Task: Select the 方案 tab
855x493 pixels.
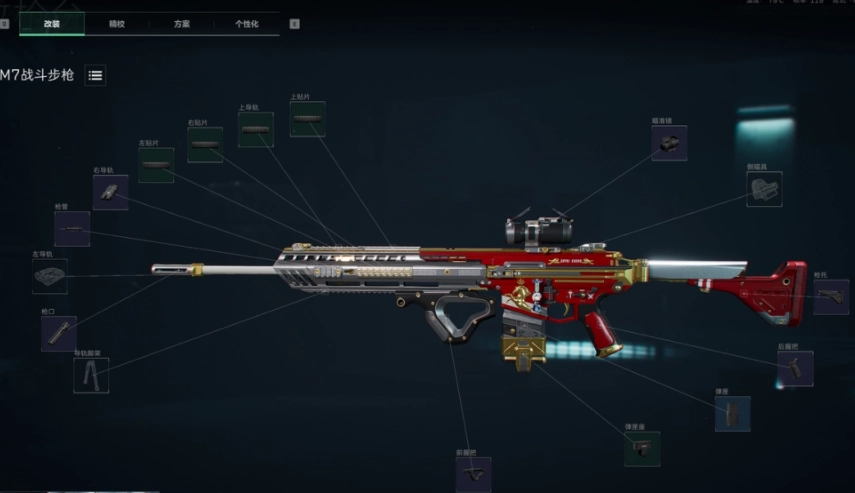Action: (x=181, y=23)
